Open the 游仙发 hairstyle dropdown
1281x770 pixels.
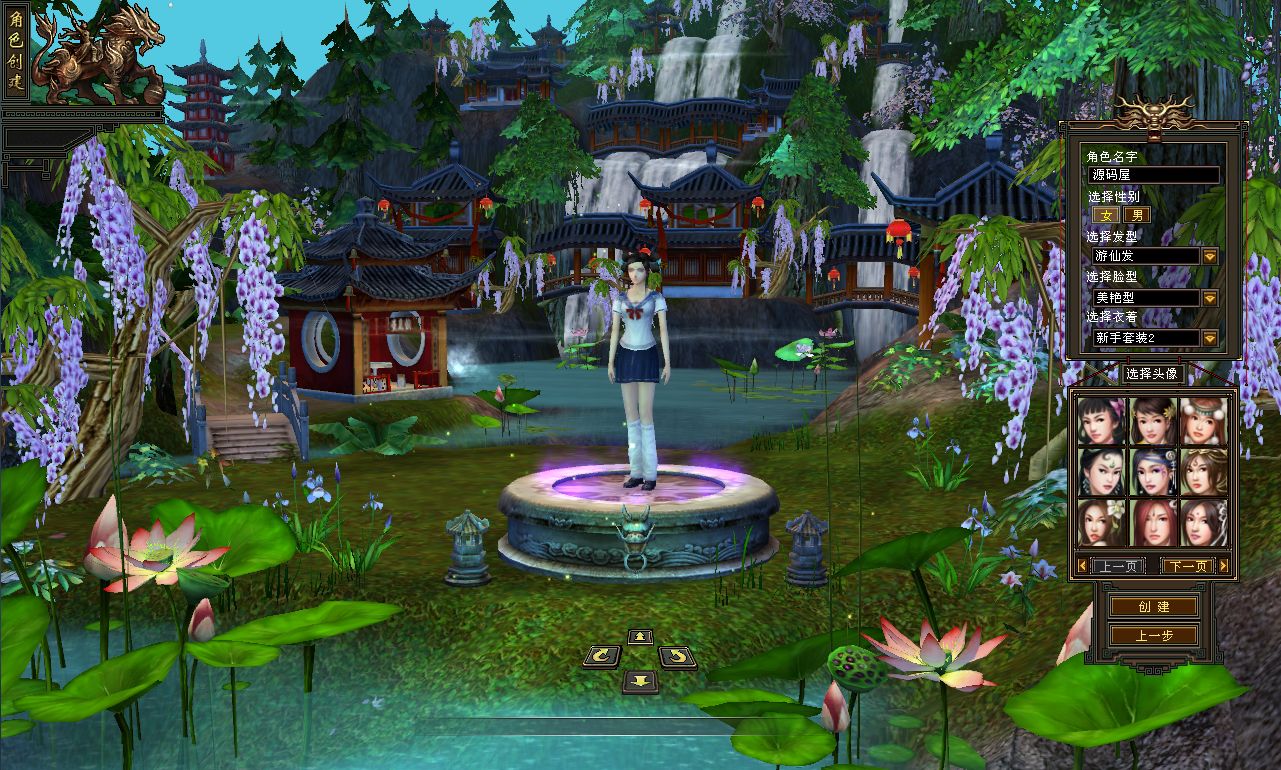tap(1209, 256)
